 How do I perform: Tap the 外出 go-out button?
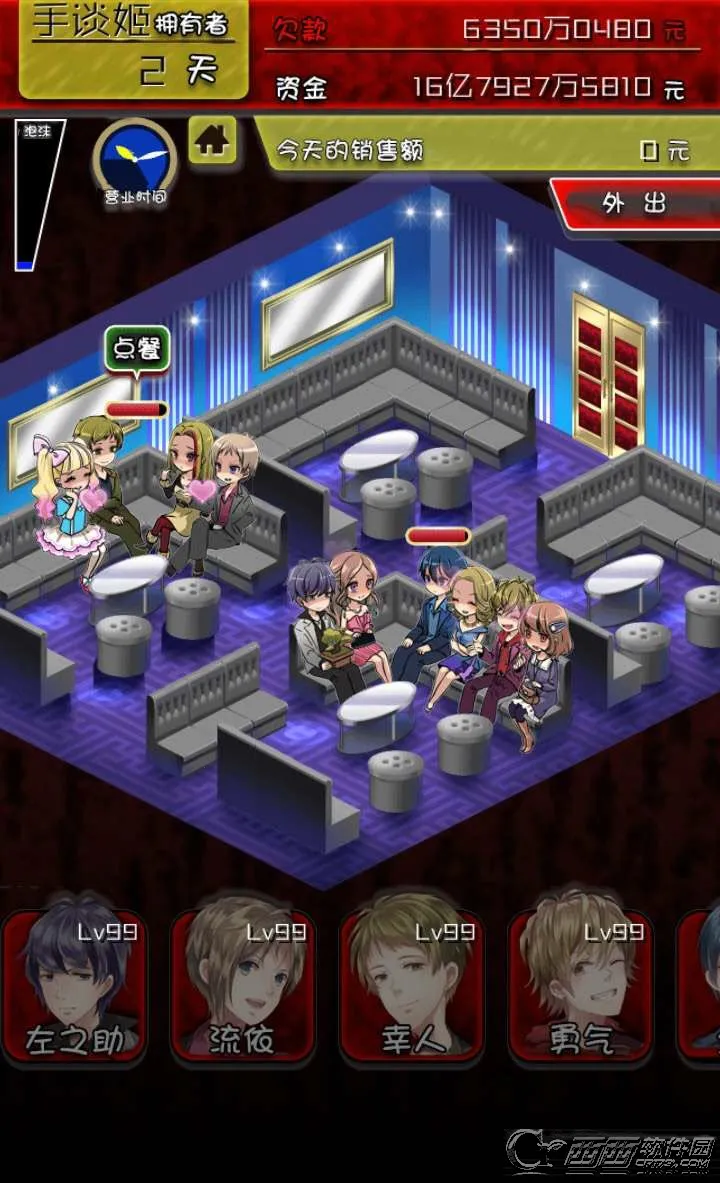pos(634,203)
